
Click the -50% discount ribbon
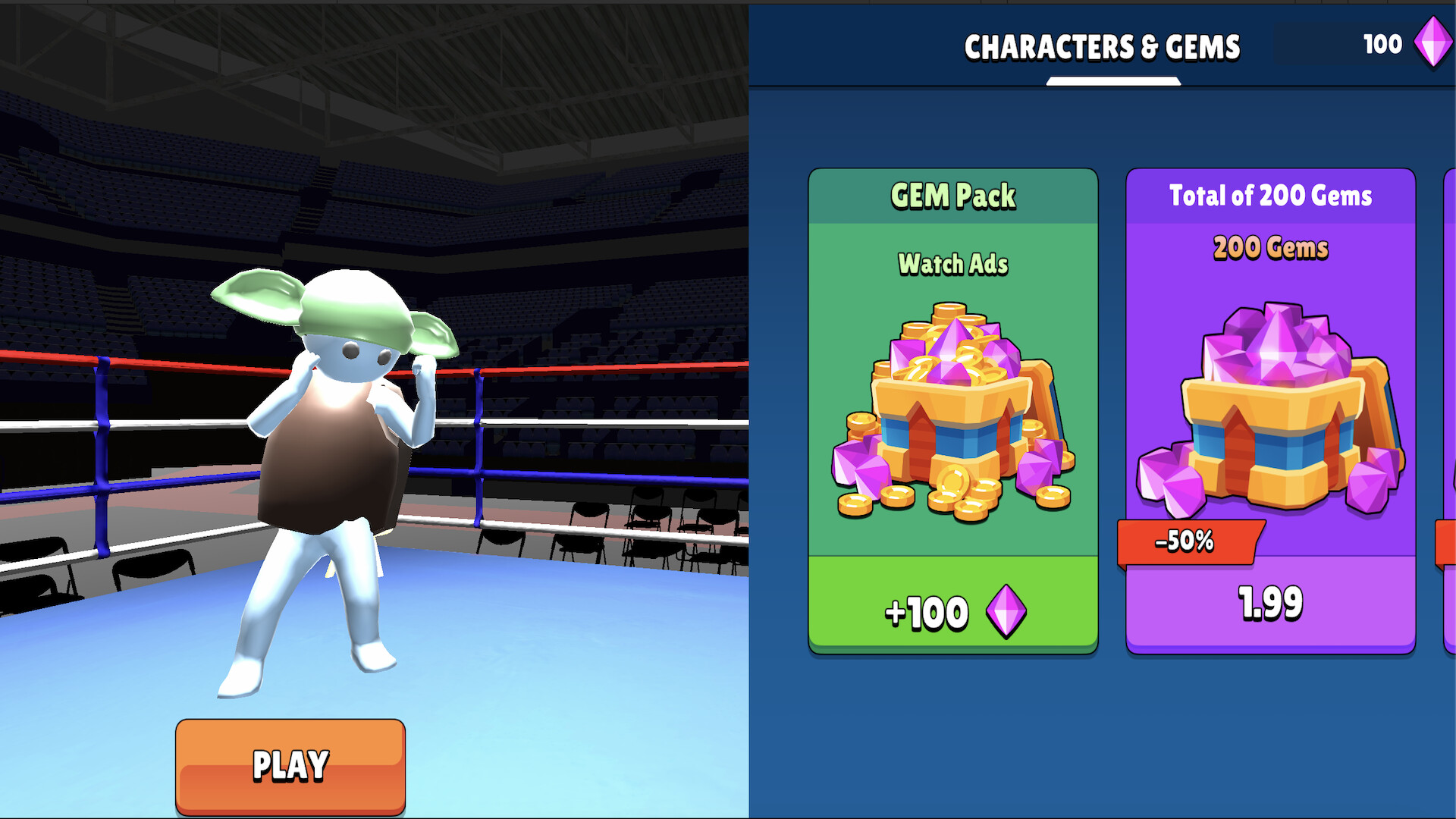[x=1186, y=540]
